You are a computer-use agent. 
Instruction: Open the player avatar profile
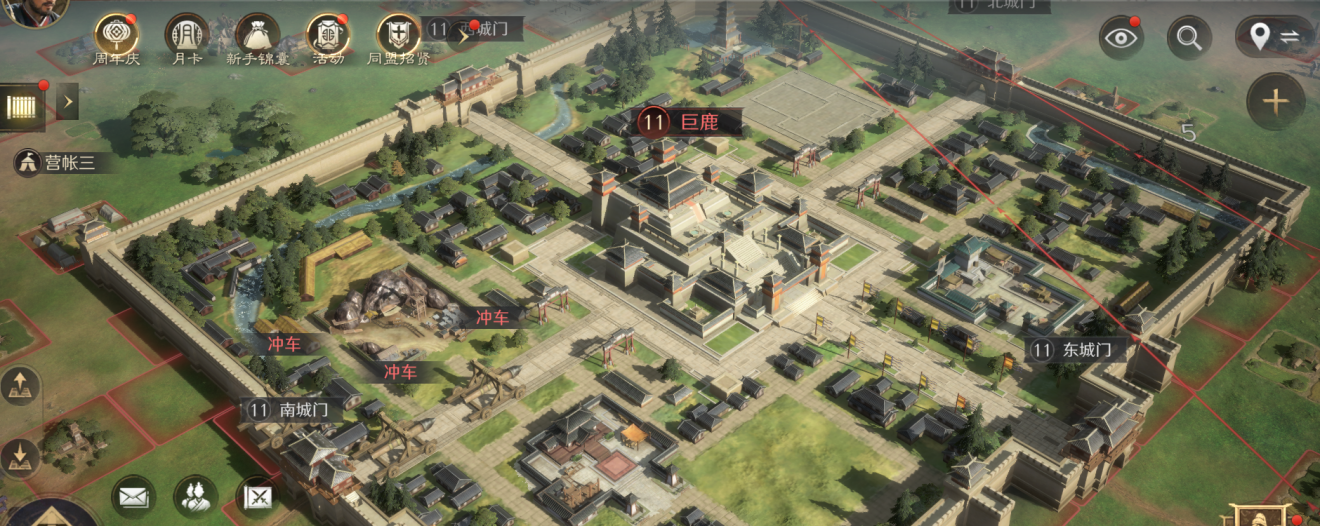pyautogui.click(x=35, y=12)
